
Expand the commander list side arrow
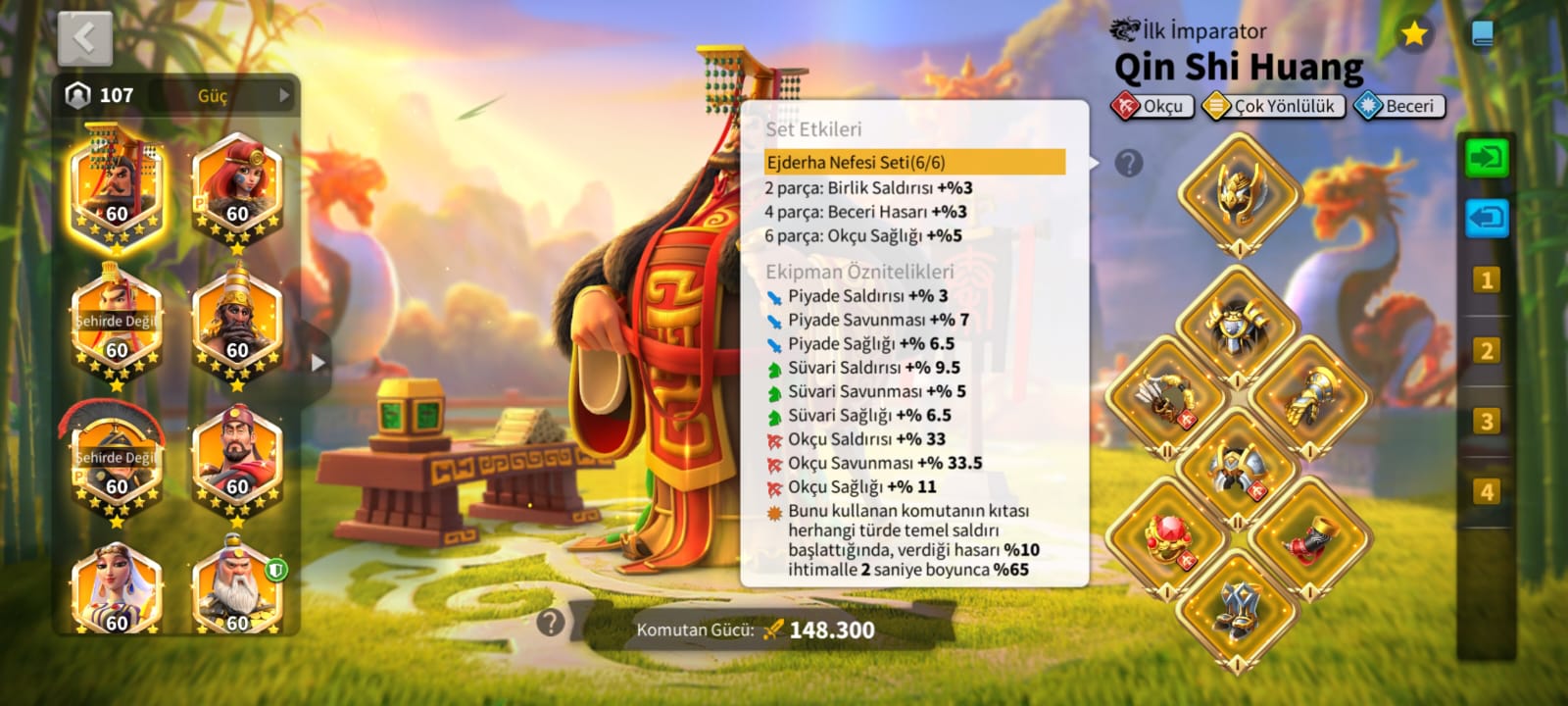pyautogui.click(x=318, y=362)
